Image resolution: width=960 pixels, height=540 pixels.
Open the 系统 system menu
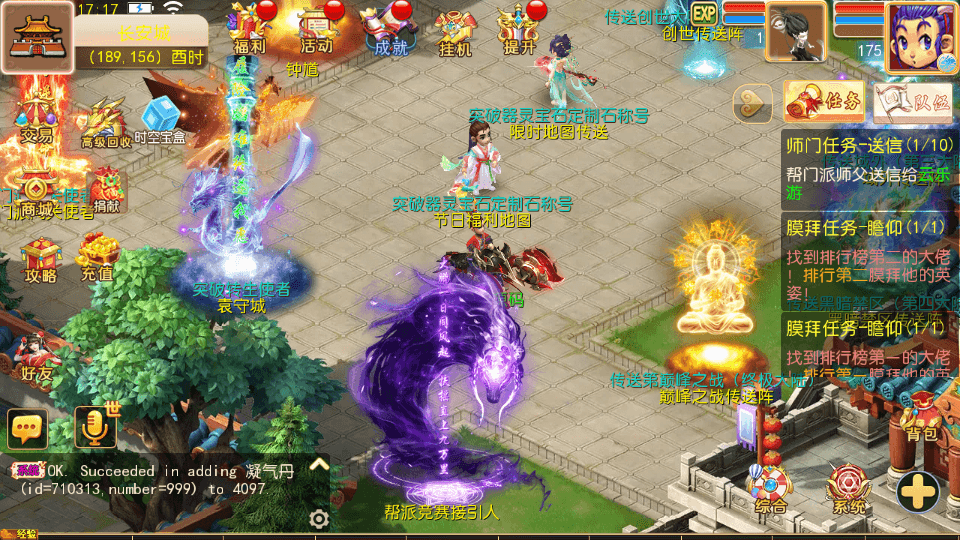coord(847,490)
